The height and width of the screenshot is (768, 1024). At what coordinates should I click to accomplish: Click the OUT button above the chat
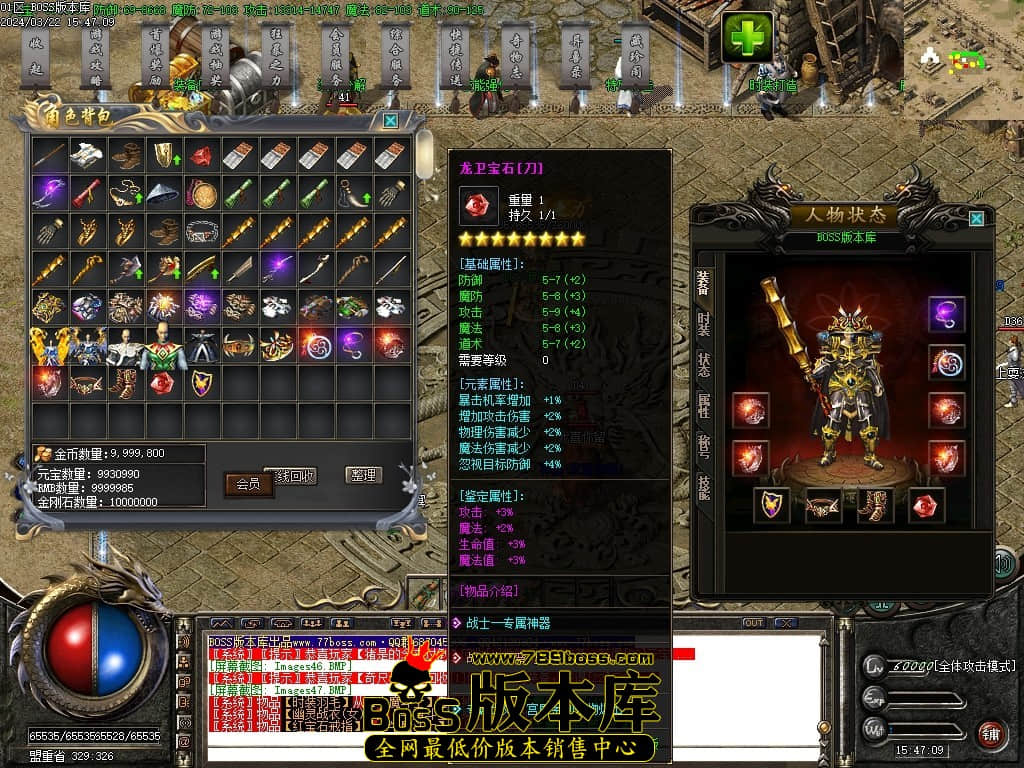[753, 623]
